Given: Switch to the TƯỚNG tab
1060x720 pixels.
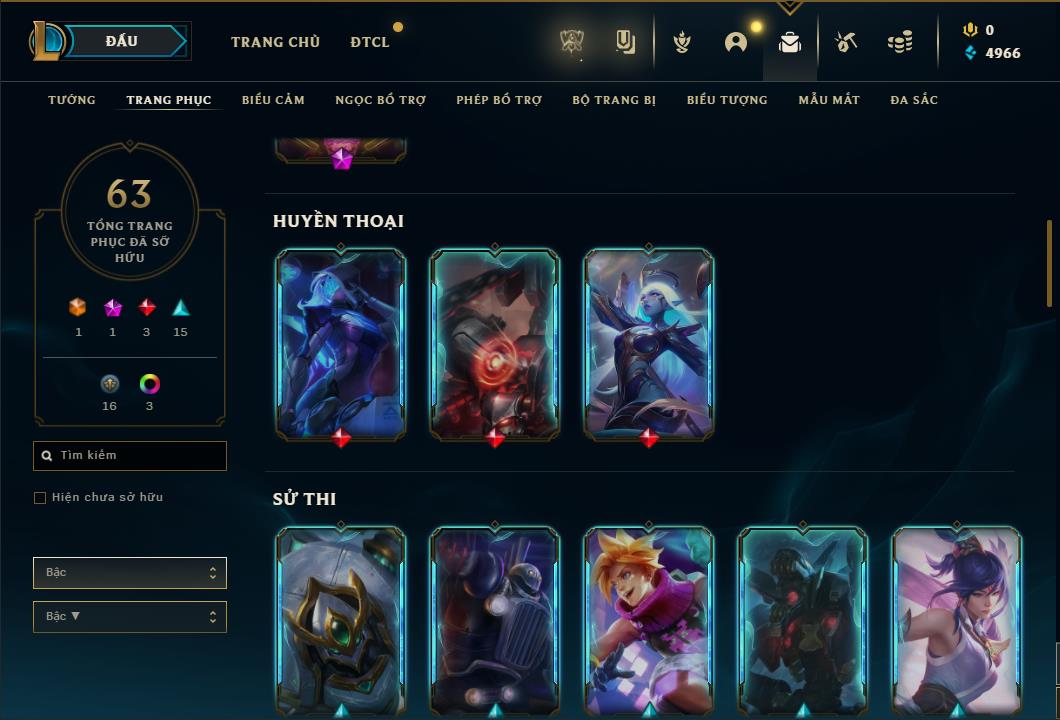Looking at the screenshot, I should coord(72,100).
